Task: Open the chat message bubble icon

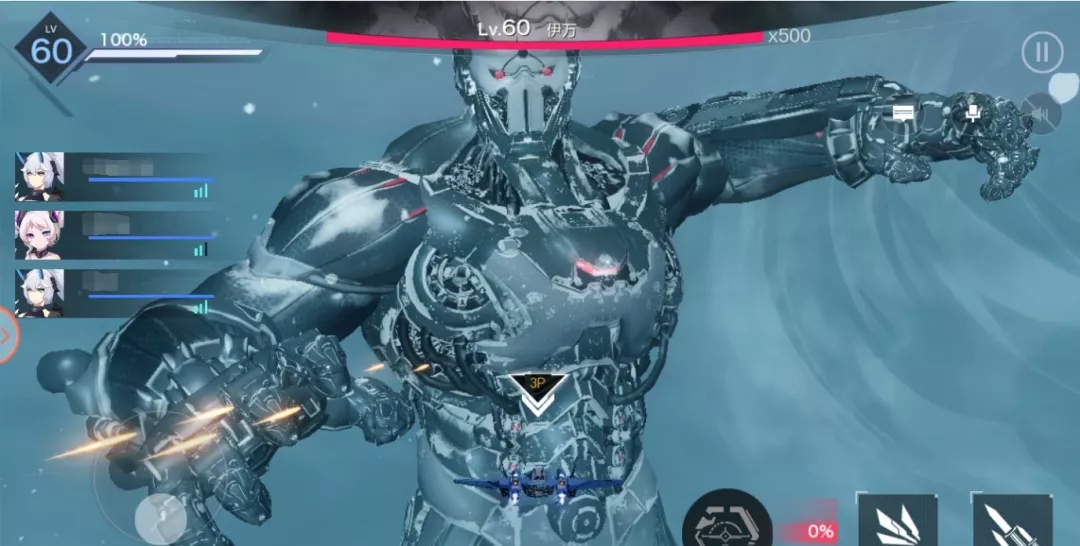Action: (x=904, y=112)
